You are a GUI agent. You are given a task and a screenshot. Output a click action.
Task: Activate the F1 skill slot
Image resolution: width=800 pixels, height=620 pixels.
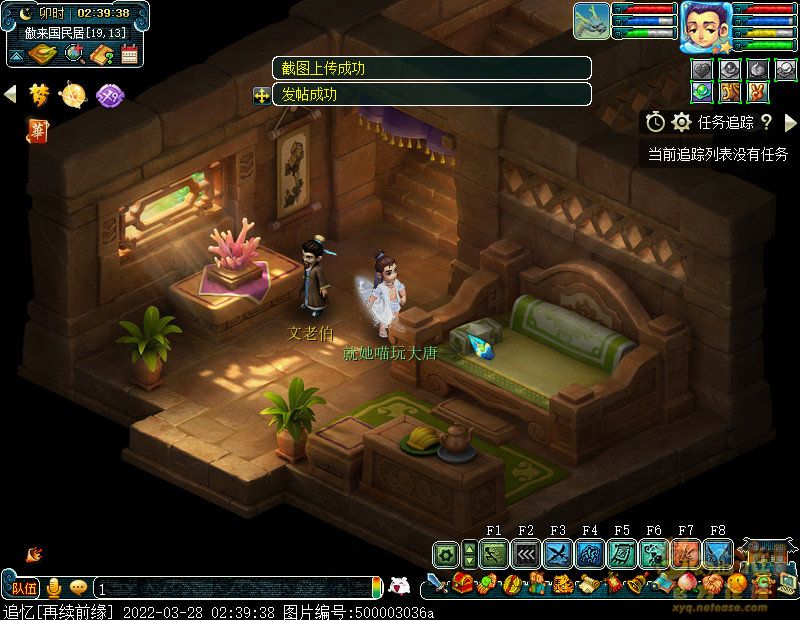point(494,553)
